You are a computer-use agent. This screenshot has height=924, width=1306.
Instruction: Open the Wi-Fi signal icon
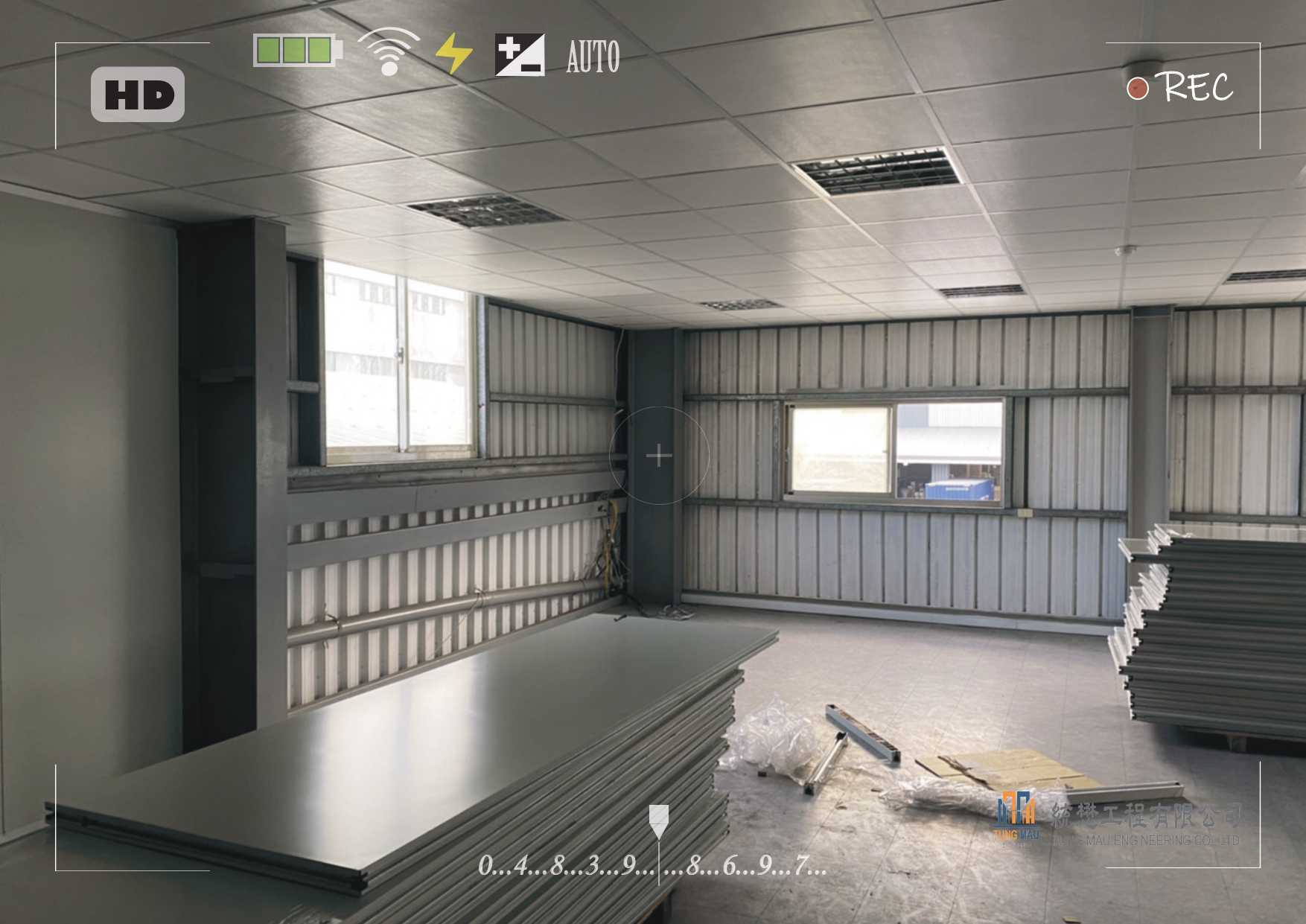pos(389,51)
